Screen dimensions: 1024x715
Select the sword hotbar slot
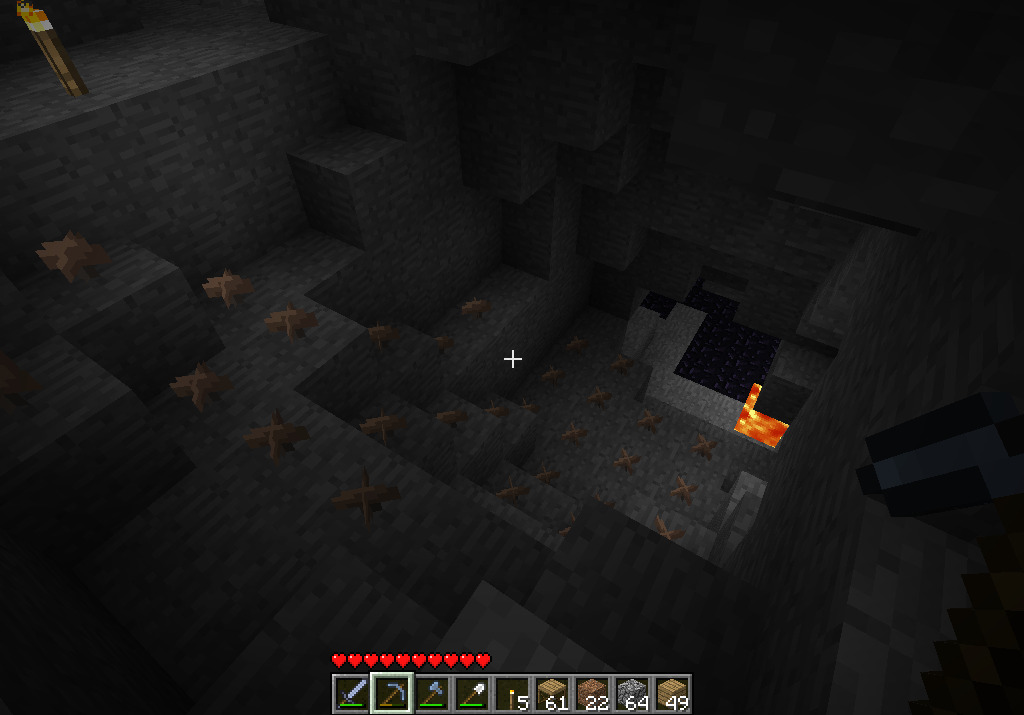pos(352,693)
